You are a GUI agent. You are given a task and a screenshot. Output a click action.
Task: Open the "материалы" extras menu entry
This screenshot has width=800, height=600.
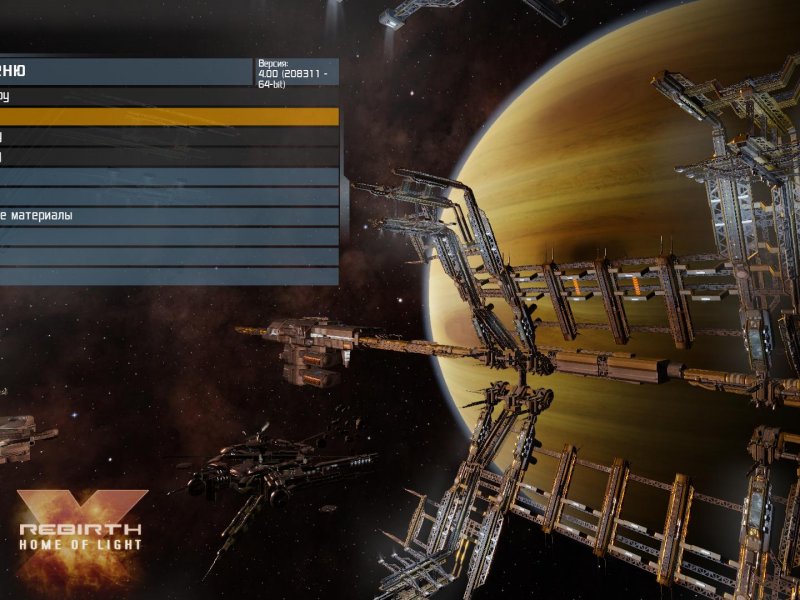click(x=169, y=216)
